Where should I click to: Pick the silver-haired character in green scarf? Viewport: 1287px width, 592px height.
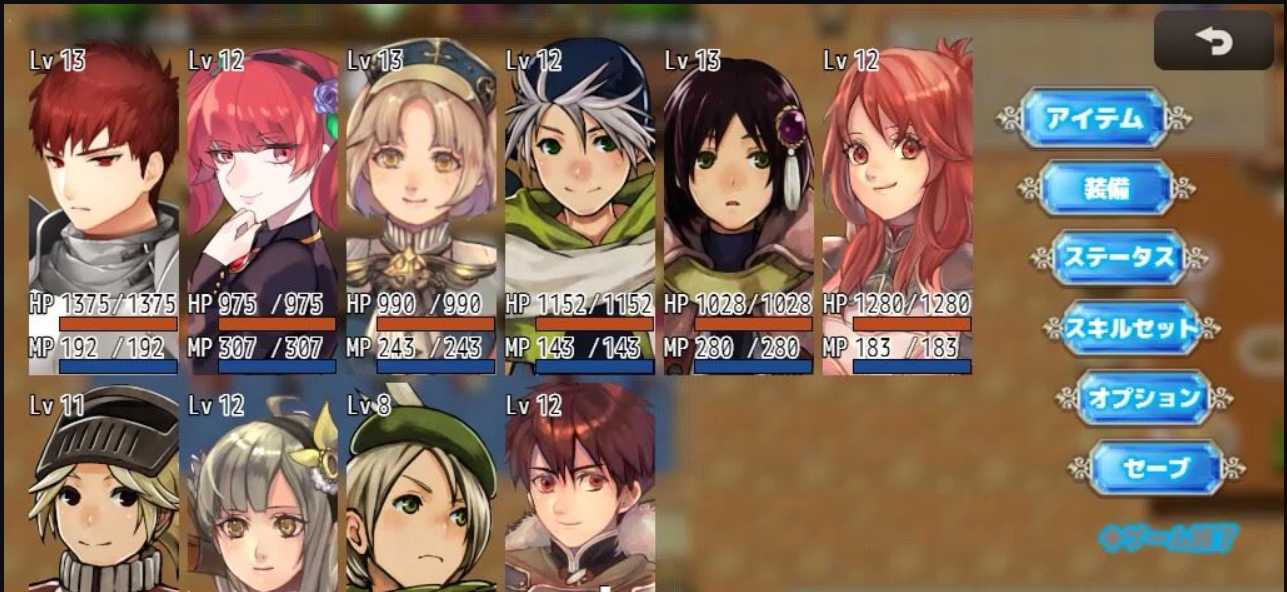(x=580, y=180)
